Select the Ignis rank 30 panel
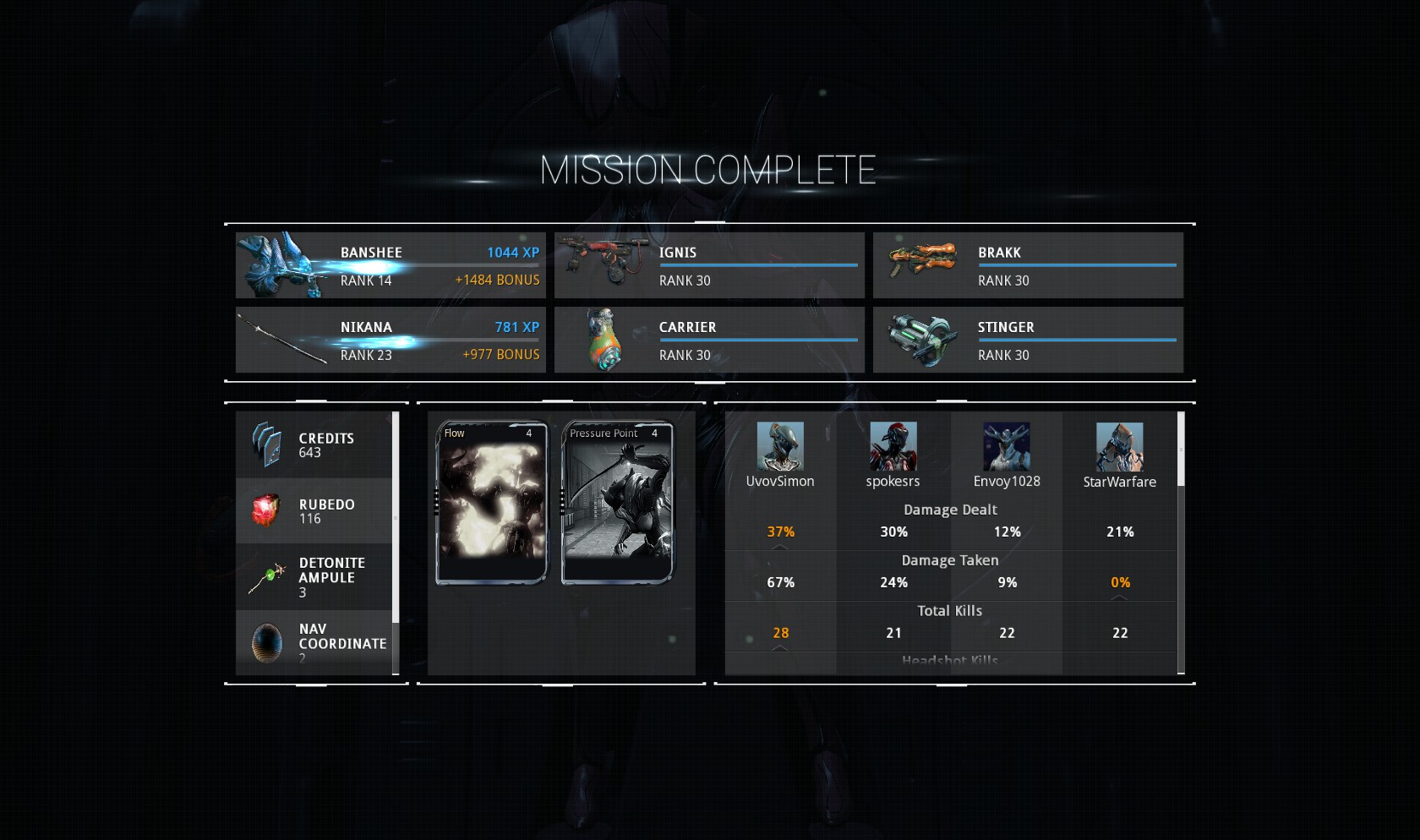Image resolution: width=1420 pixels, height=840 pixels. 709,265
